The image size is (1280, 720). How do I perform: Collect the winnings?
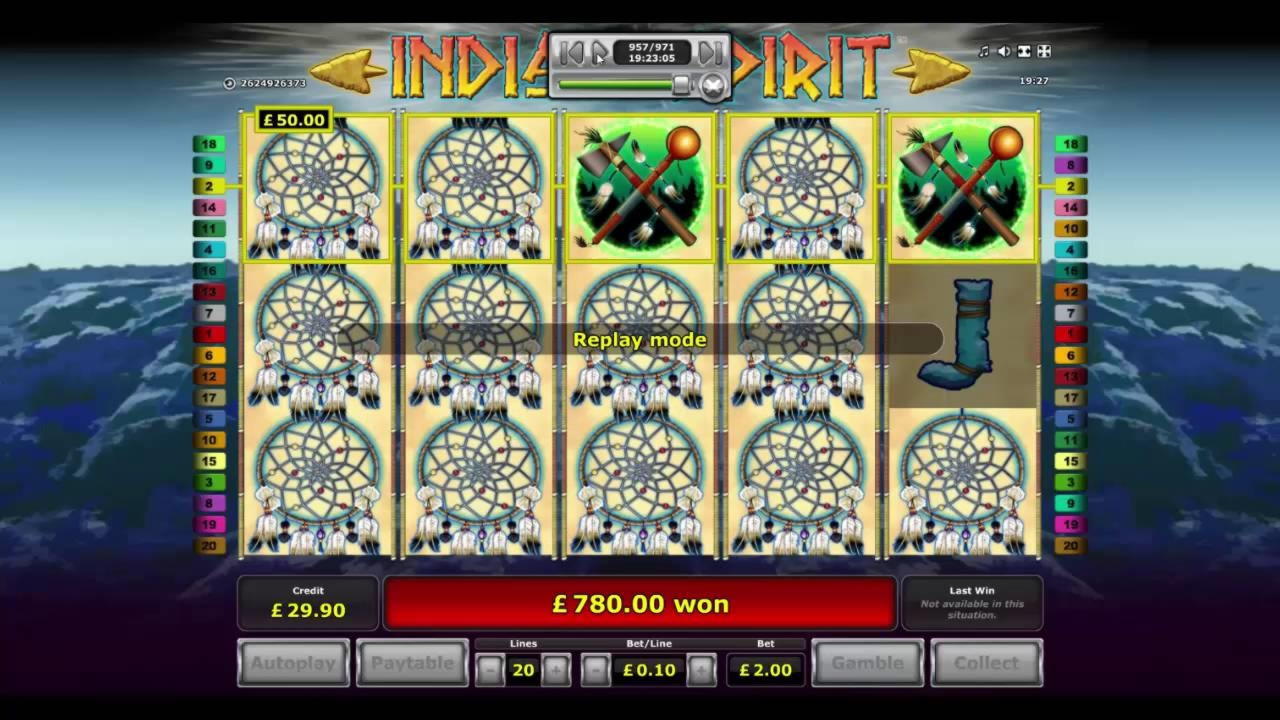pyautogui.click(x=986, y=663)
